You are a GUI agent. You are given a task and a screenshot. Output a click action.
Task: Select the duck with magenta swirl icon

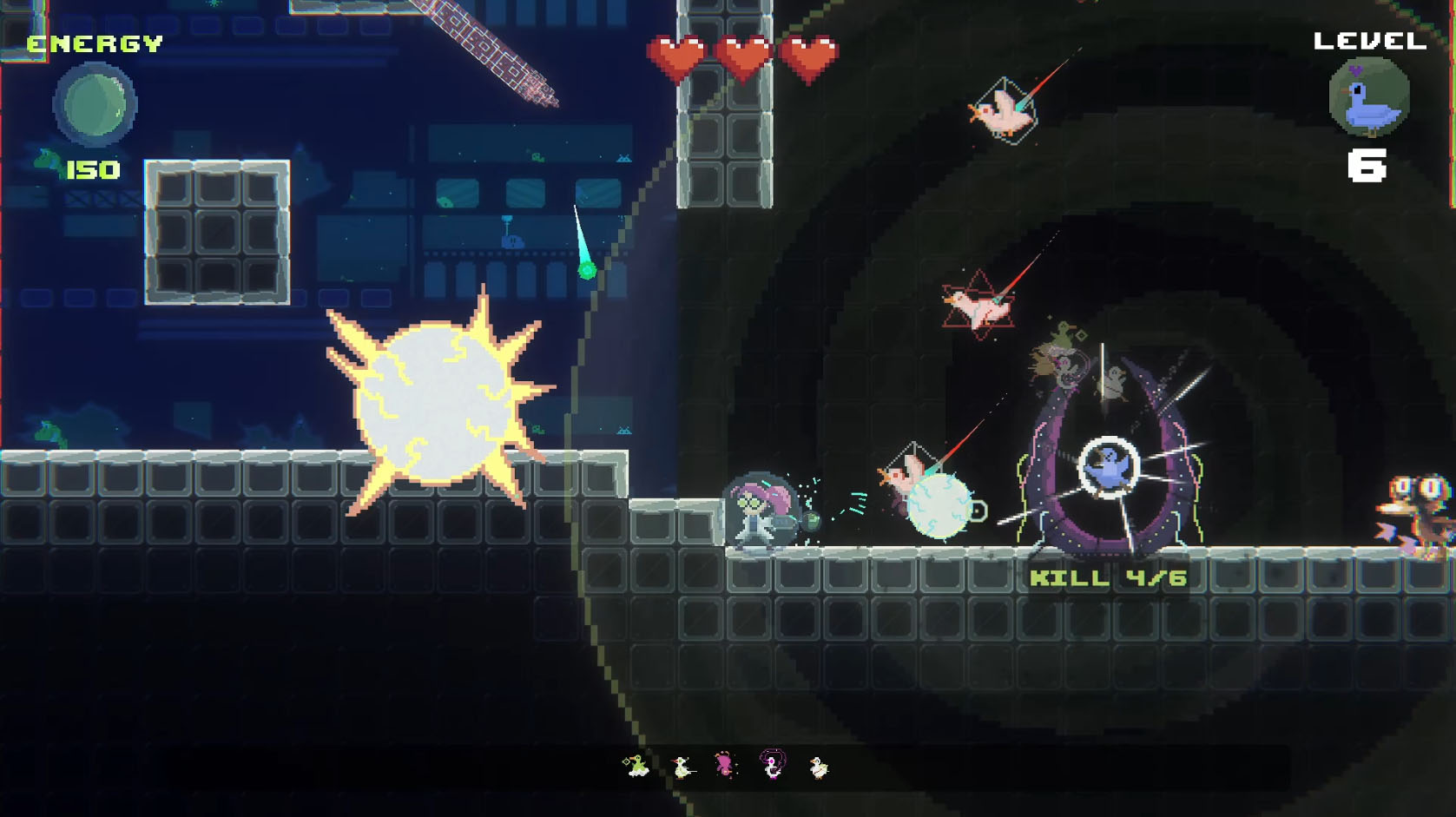(772, 765)
